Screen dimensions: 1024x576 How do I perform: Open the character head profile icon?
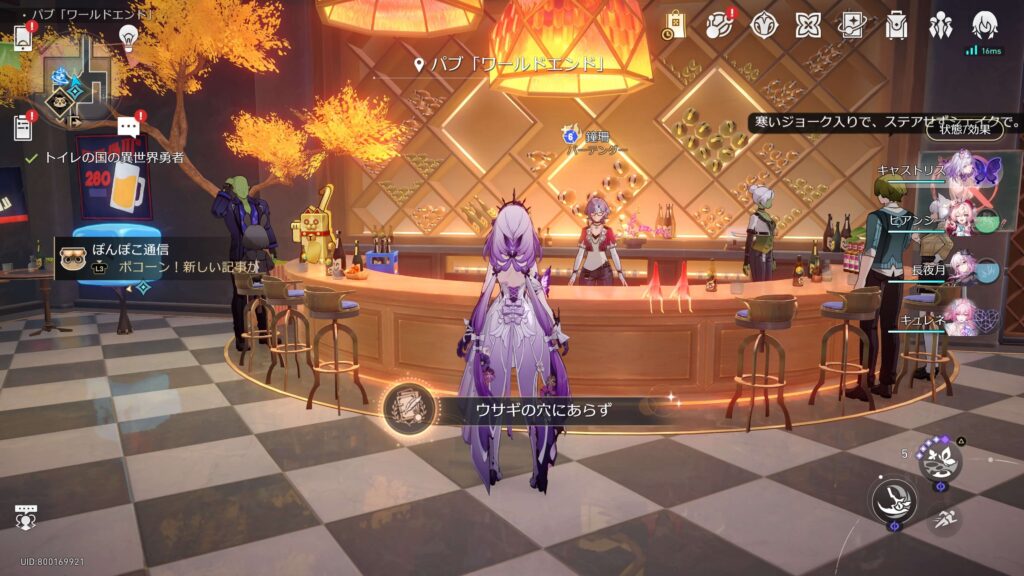pos(985,25)
